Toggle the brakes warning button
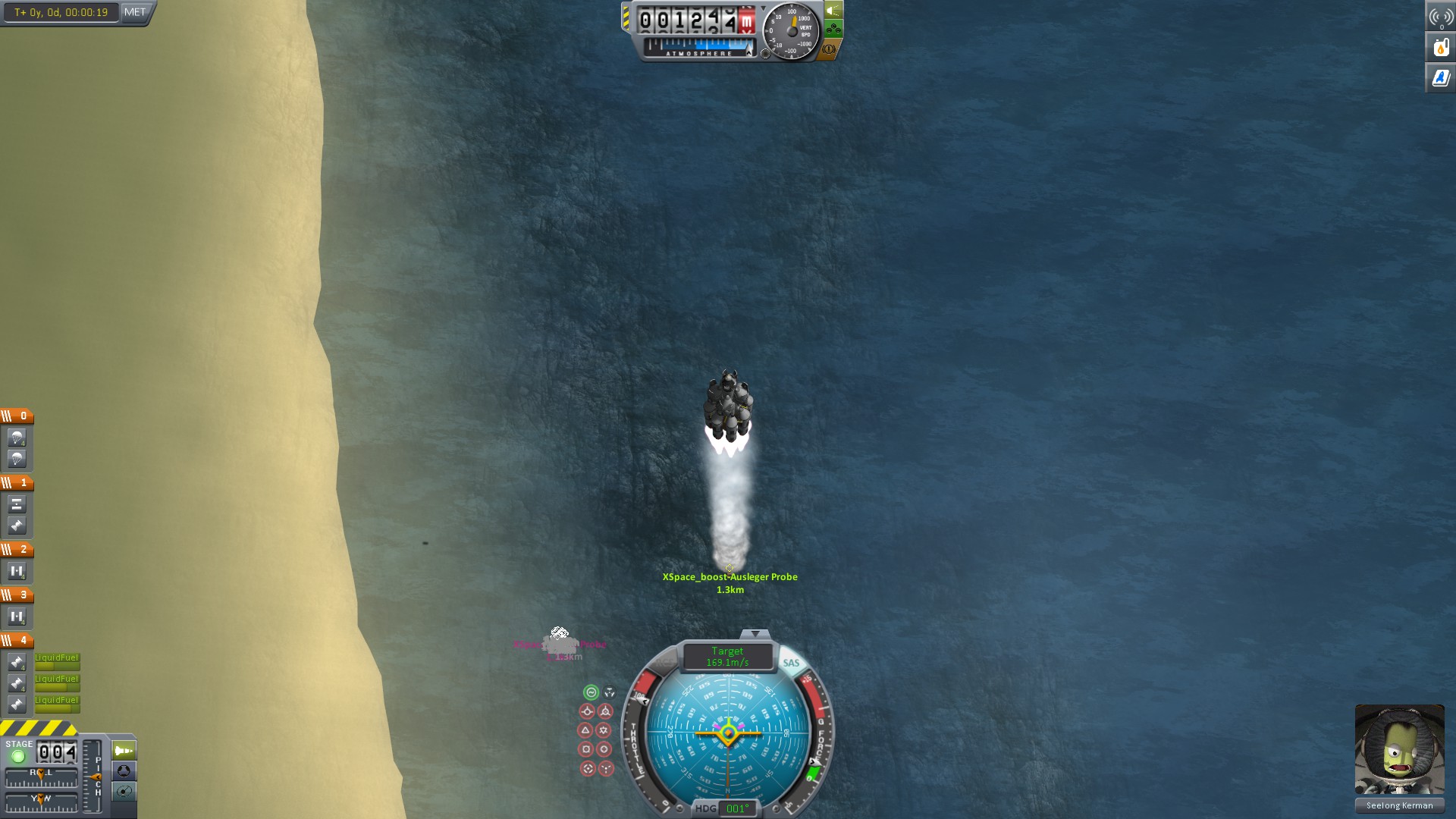 coord(829,49)
